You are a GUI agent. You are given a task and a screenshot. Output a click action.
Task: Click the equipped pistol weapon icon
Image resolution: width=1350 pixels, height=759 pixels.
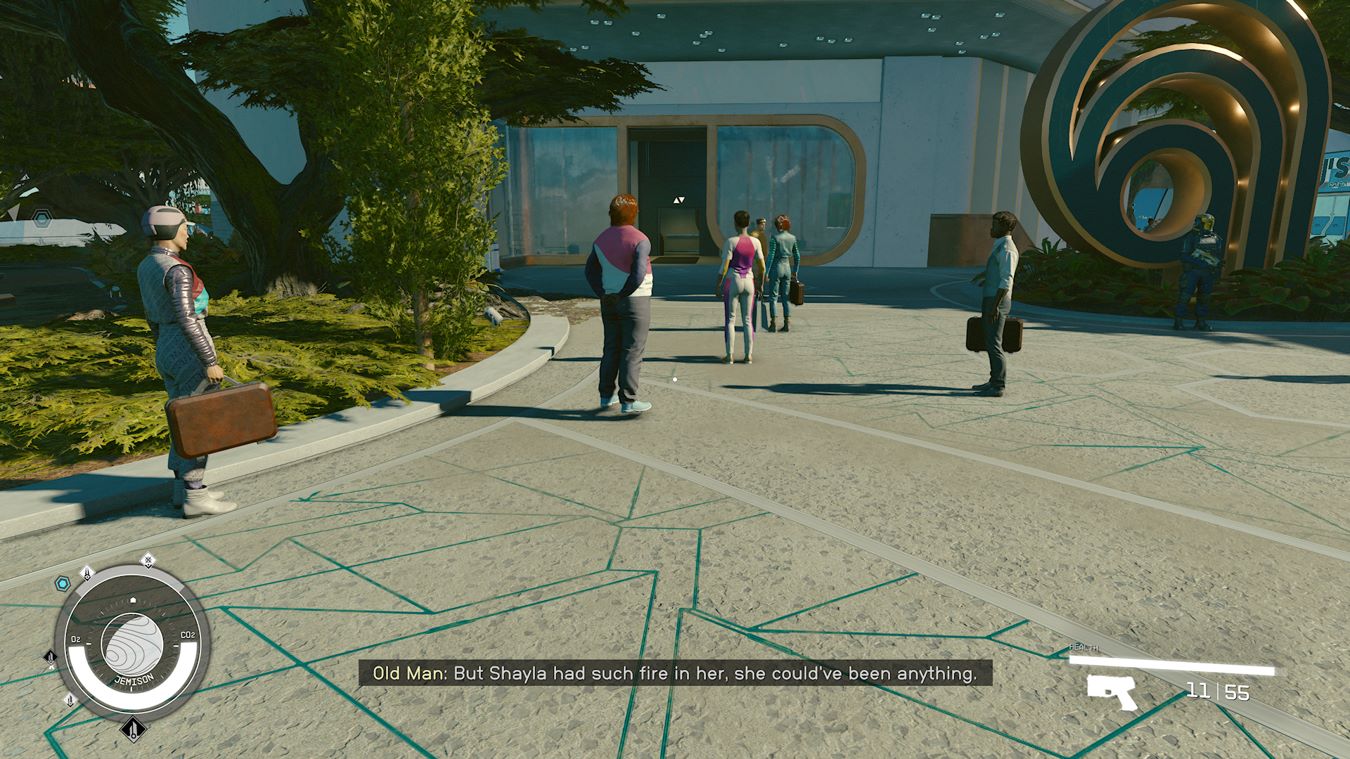point(1112,691)
